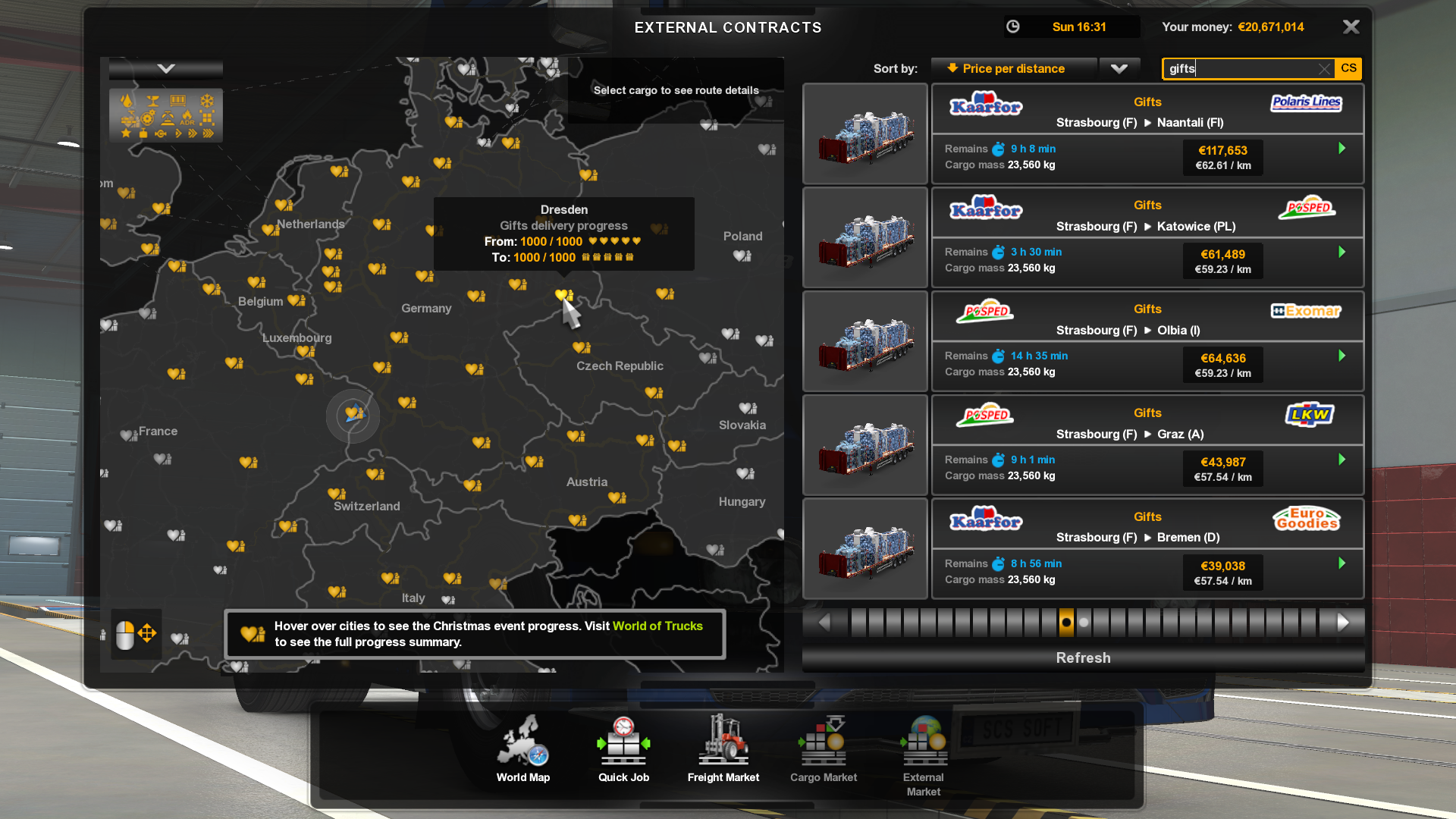
Task: Select the ADR flammable cargo filter icon
Action: click(187, 119)
